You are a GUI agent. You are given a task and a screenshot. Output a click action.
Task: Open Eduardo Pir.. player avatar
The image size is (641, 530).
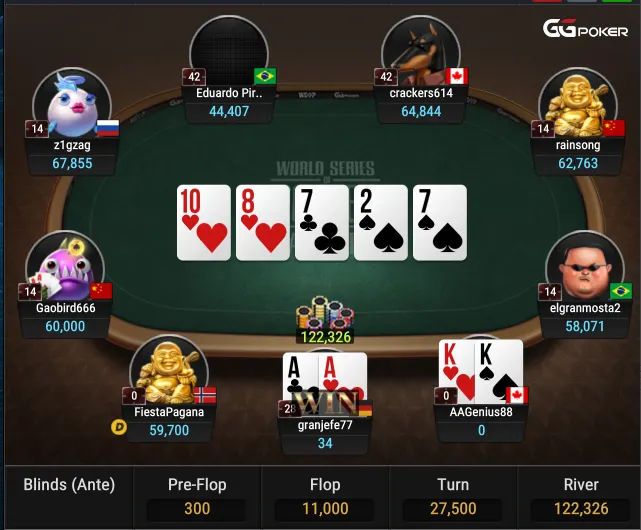point(229,52)
